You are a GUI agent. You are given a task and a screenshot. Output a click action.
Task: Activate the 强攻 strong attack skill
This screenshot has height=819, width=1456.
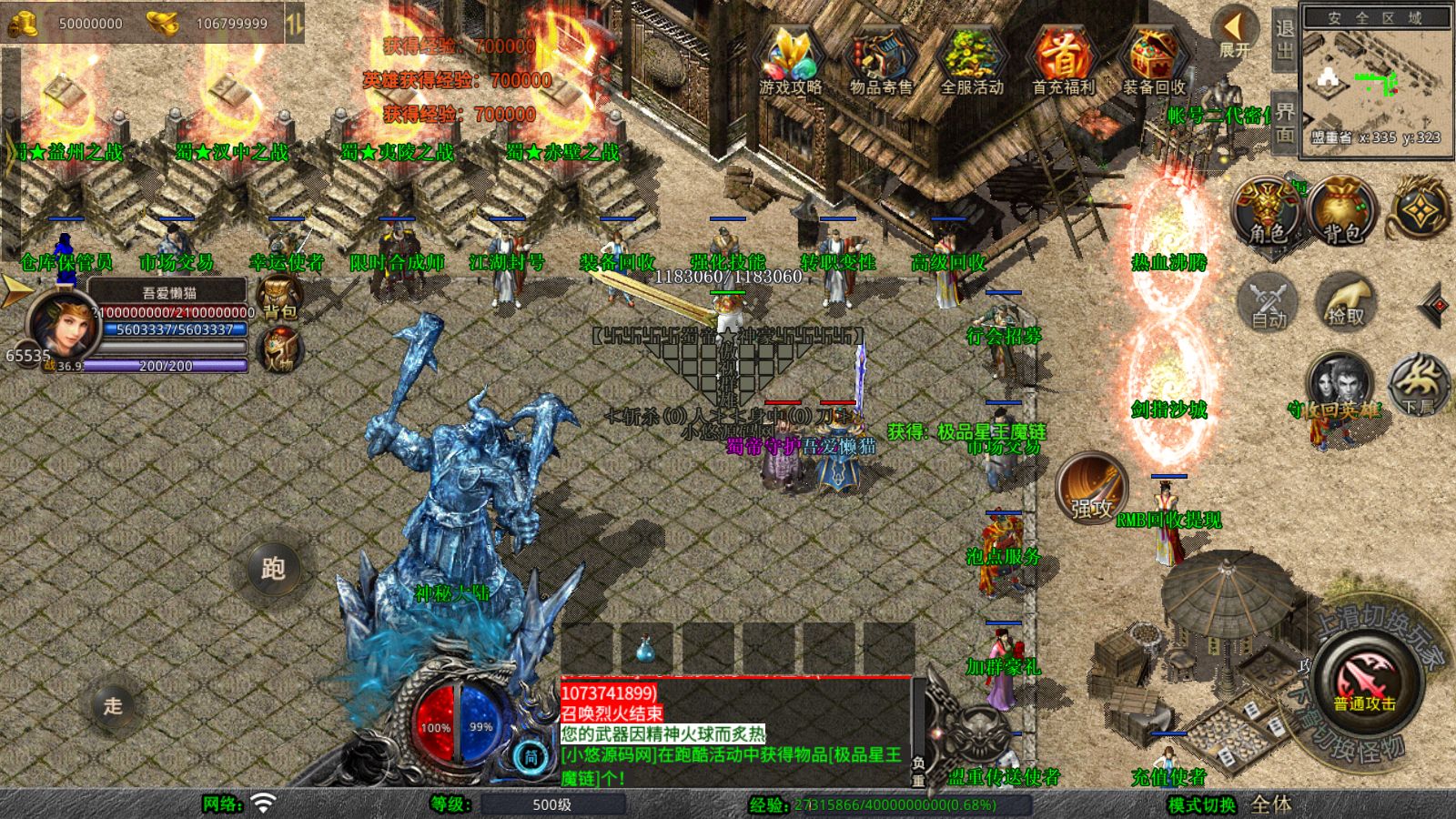(1091, 489)
